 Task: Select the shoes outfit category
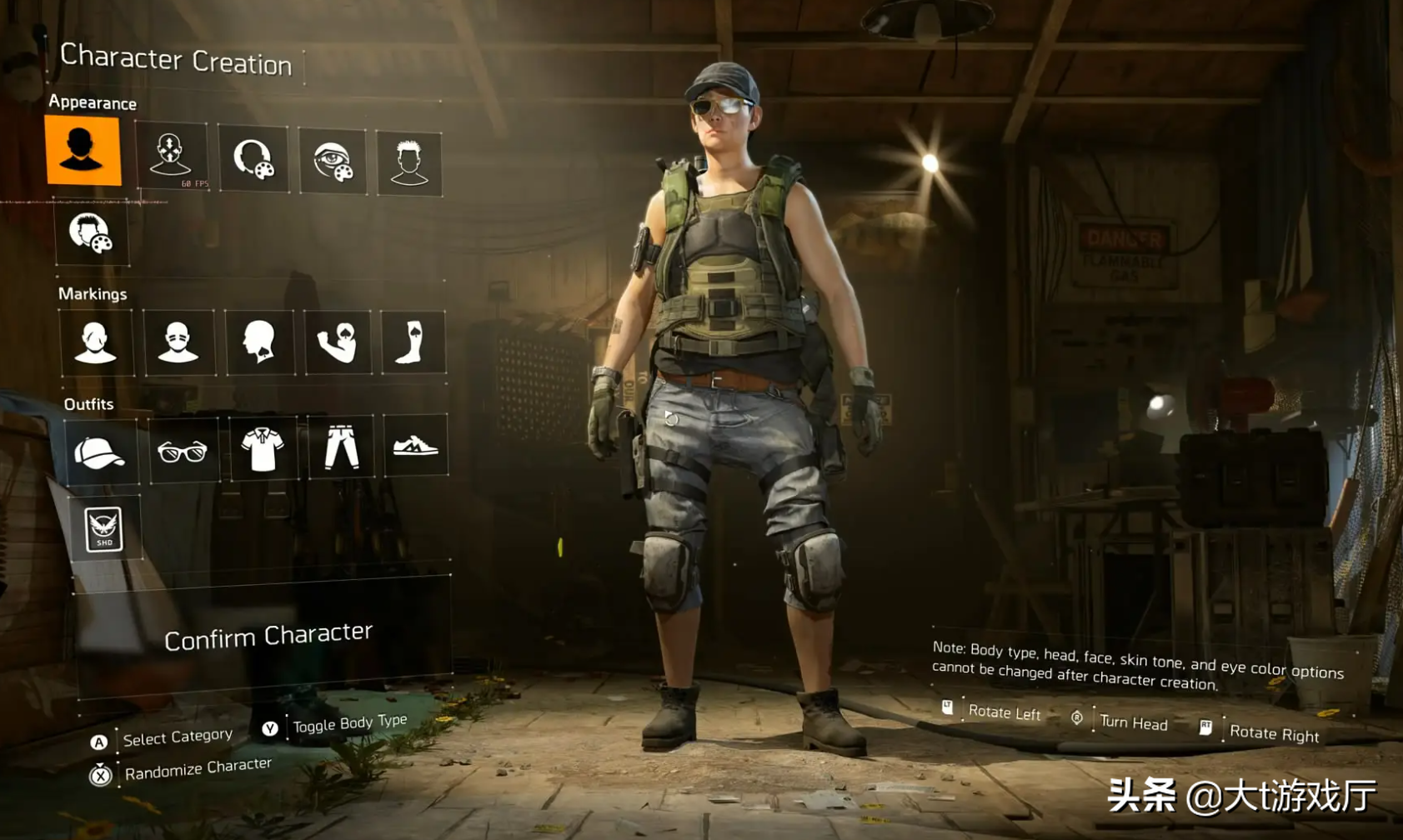pos(415,445)
